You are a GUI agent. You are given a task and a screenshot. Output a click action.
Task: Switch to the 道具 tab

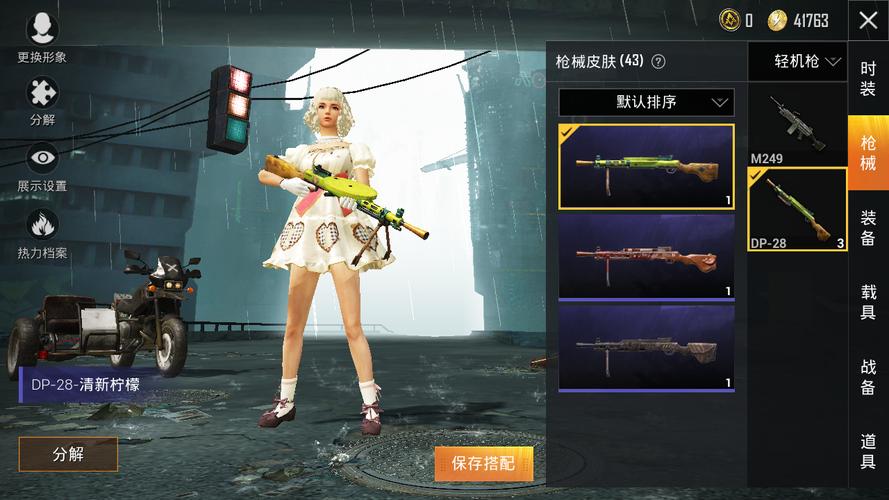click(x=868, y=450)
